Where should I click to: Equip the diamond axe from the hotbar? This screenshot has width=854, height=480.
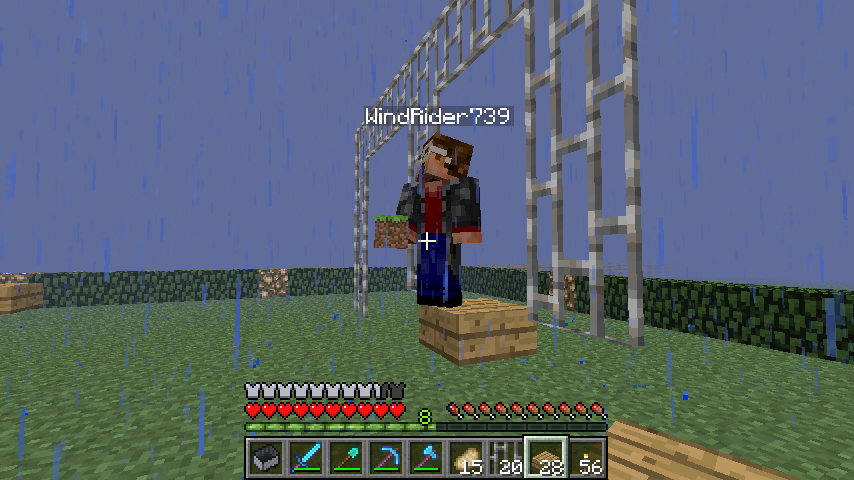(425, 458)
